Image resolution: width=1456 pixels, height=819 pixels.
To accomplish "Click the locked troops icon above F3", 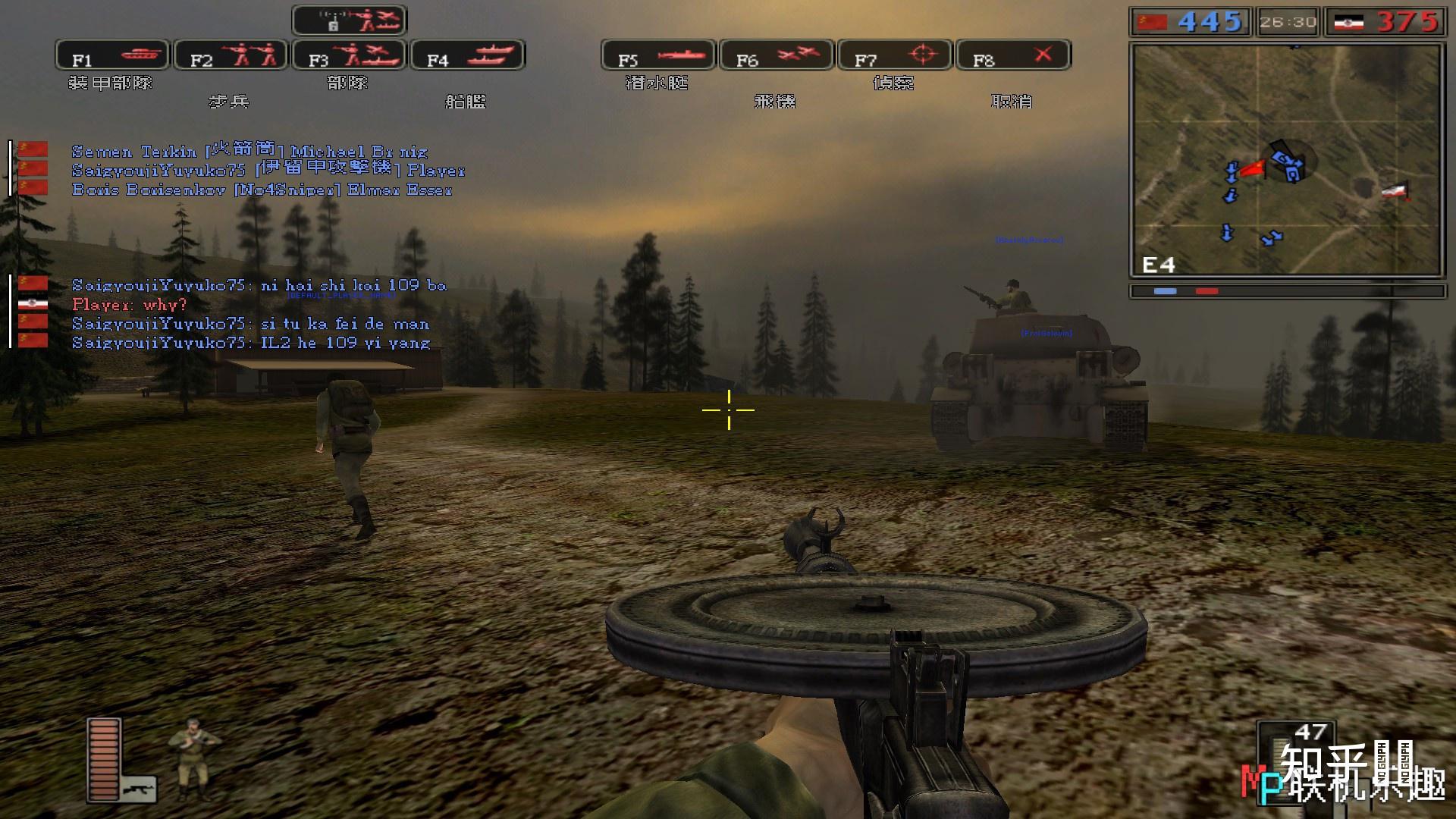I will [350, 20].
